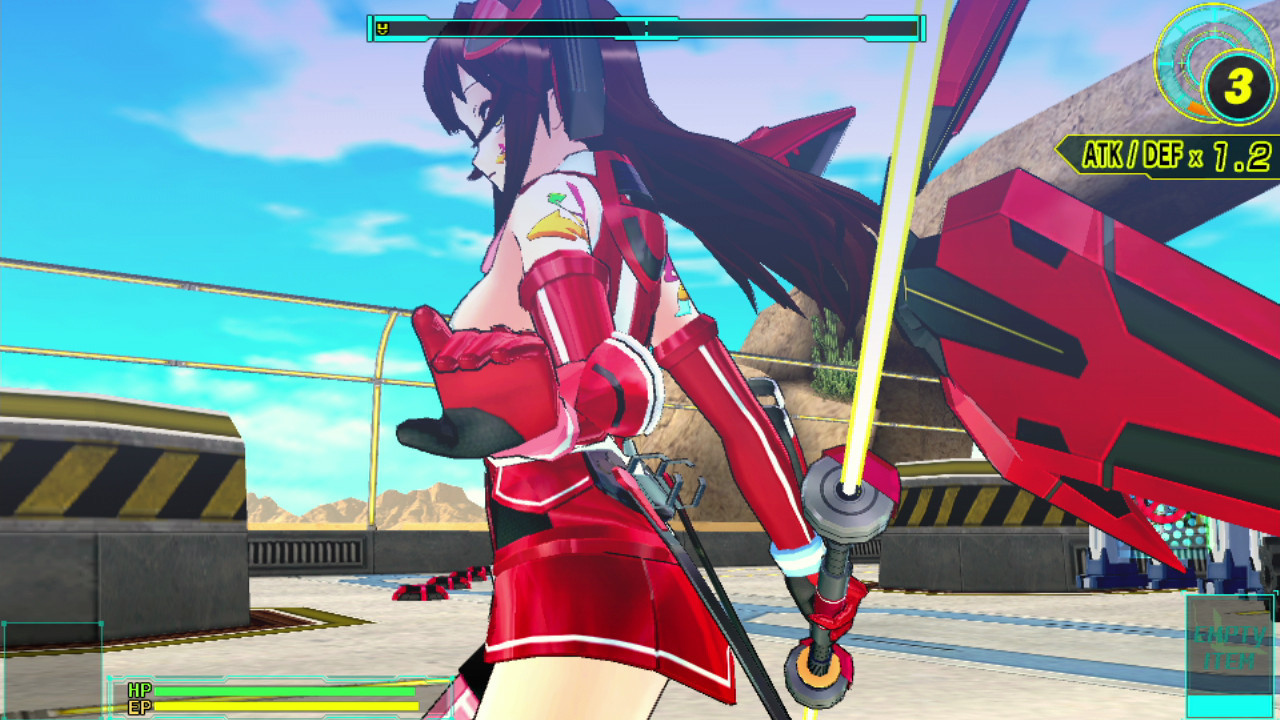Click the EP label beside the yellow gauge
This screenshot has height=720, width=1280.
pos(137,706)
